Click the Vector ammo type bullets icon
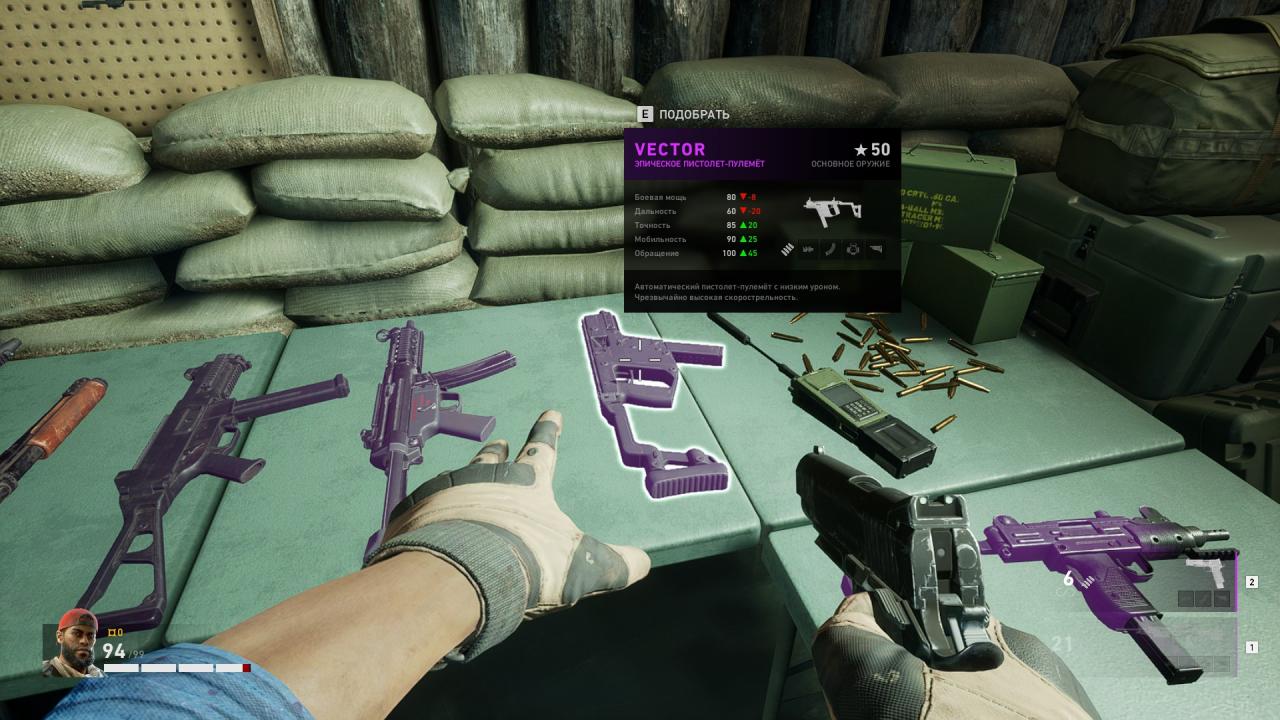1280x720 pixels. [x=787, y=249]
